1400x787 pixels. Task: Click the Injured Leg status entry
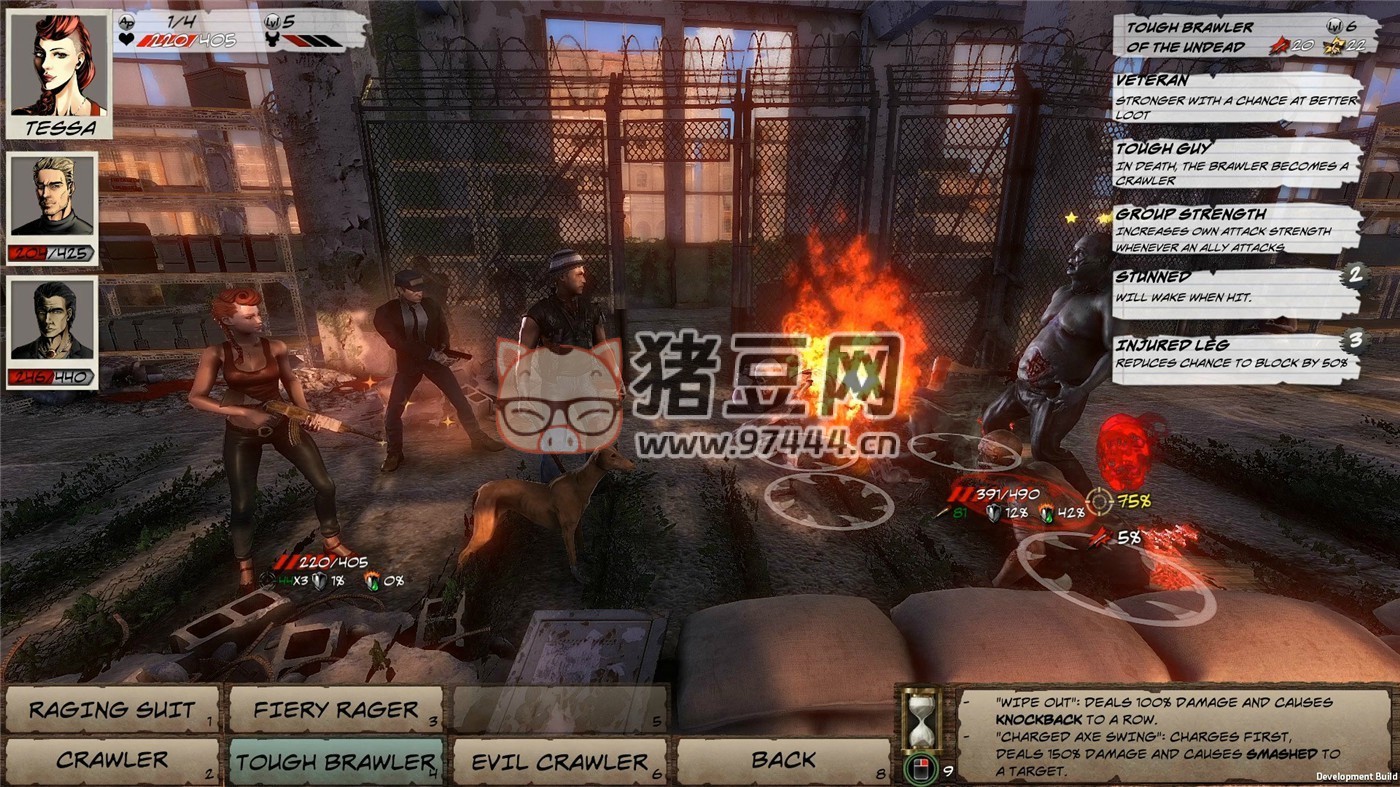1238,354
